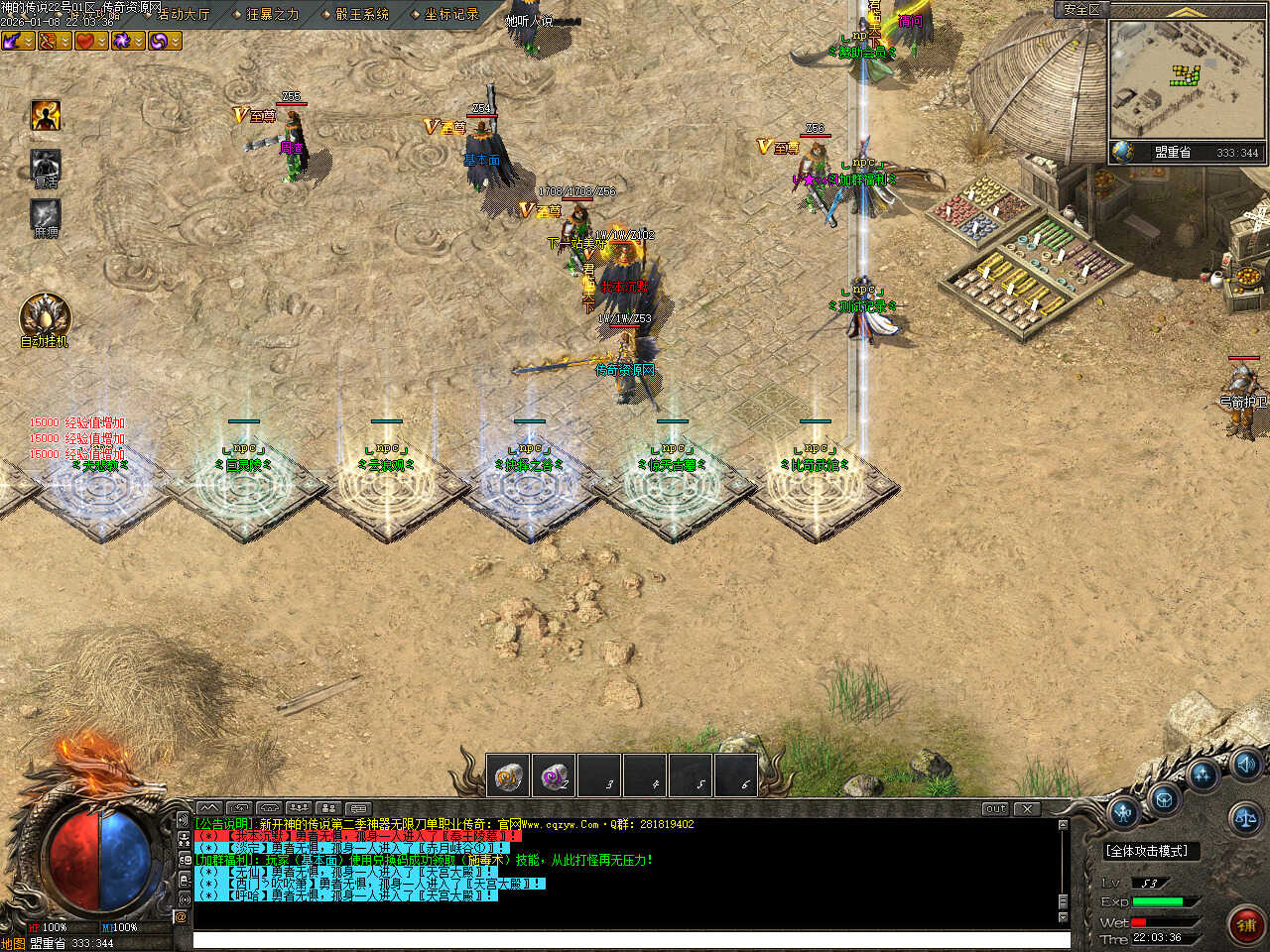
Task: Click the chat window 'out' button
Action: (994, 808)
